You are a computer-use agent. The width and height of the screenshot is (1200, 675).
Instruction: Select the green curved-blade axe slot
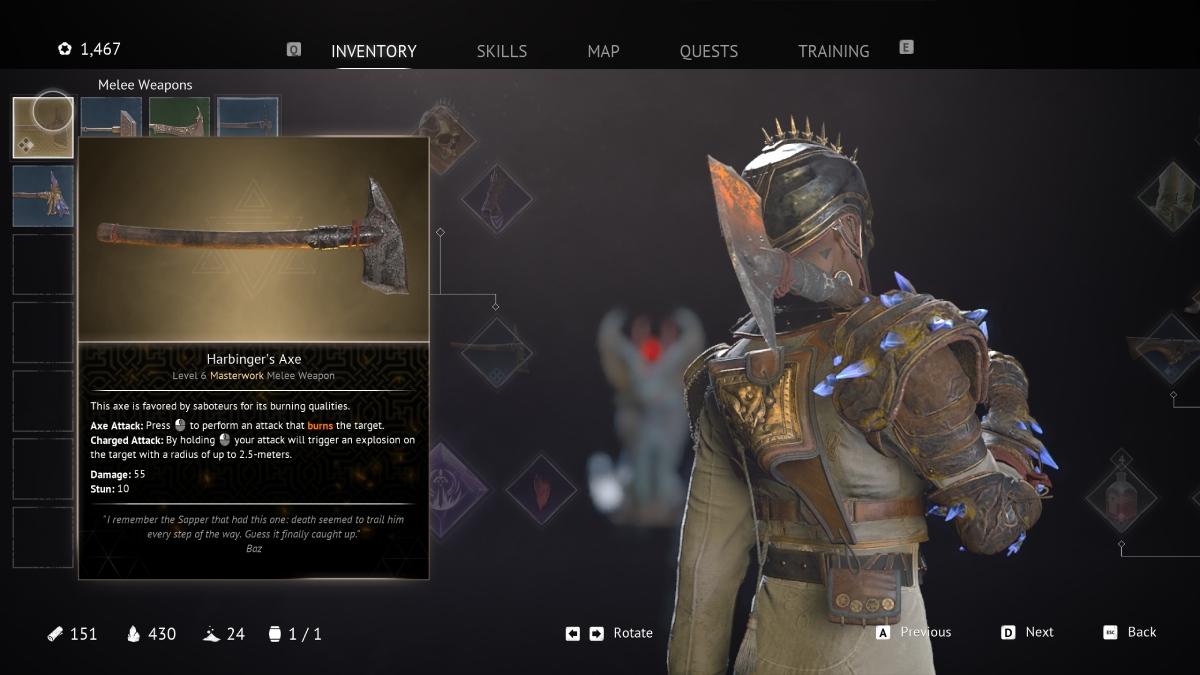tap(179, 117)
